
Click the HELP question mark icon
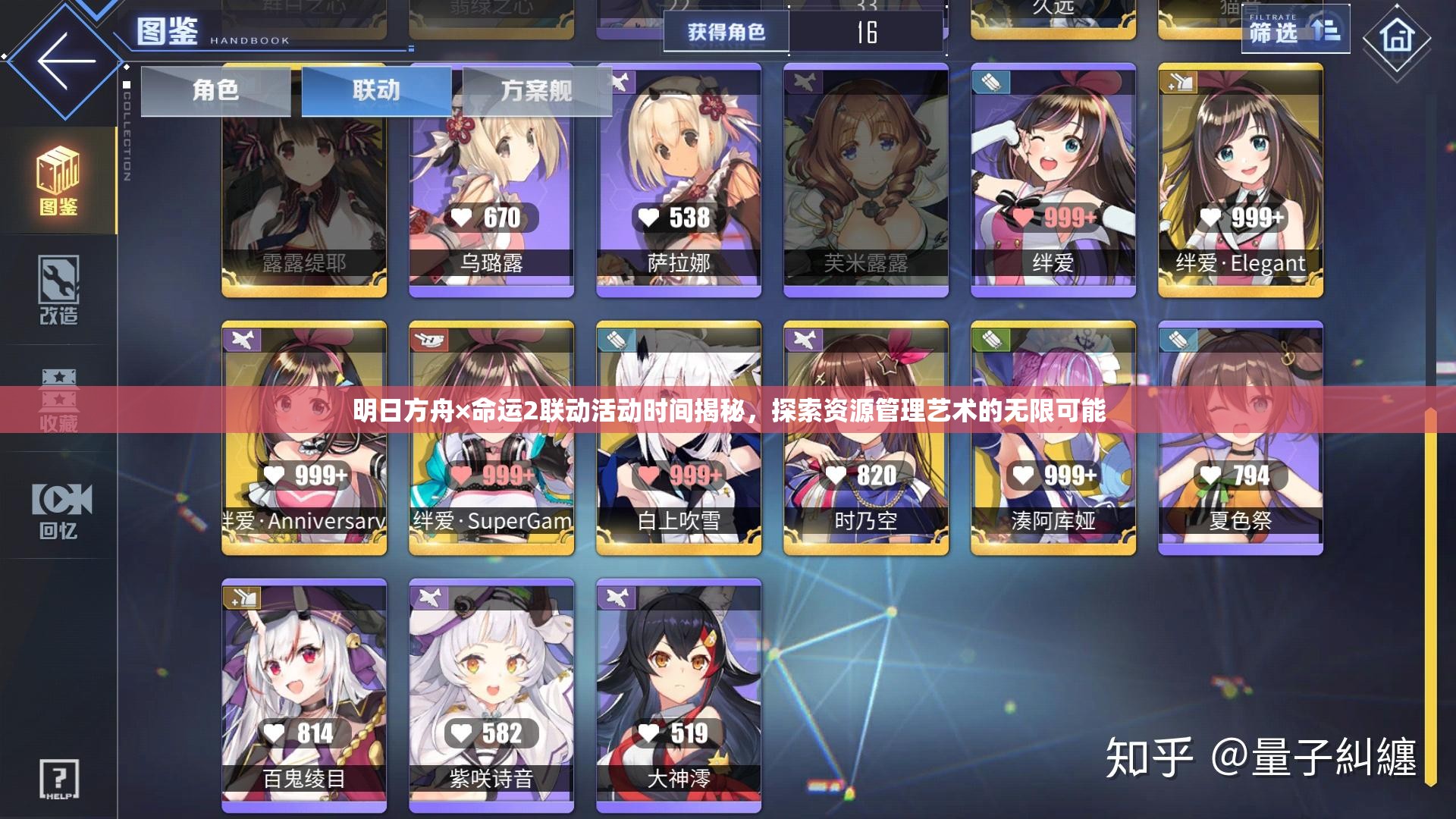point(59,777)
